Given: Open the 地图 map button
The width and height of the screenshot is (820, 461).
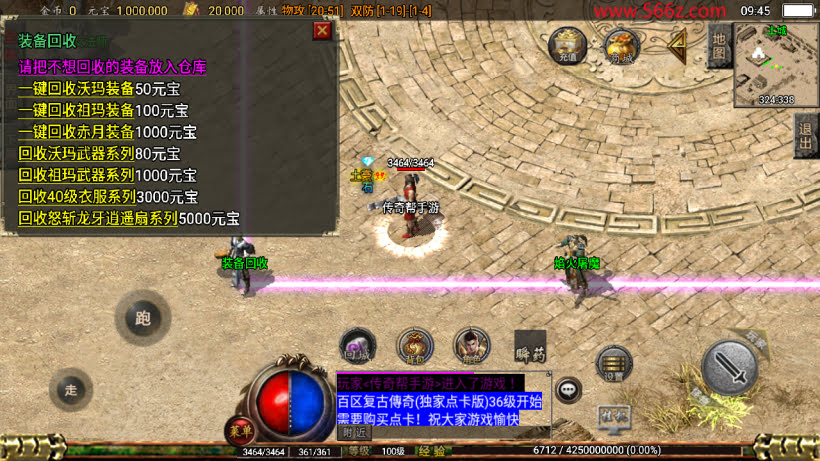Looking at the screenshot, I should pos(718,46).
